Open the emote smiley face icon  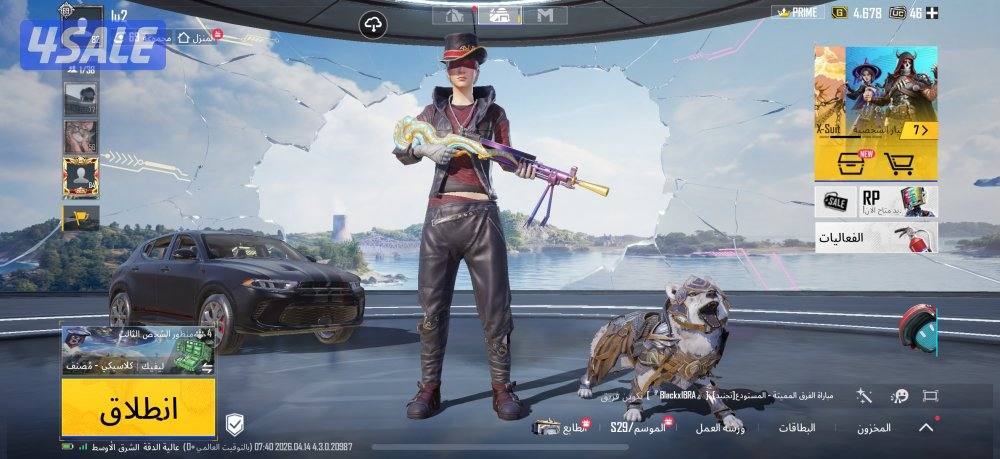(x=899, y=397)
